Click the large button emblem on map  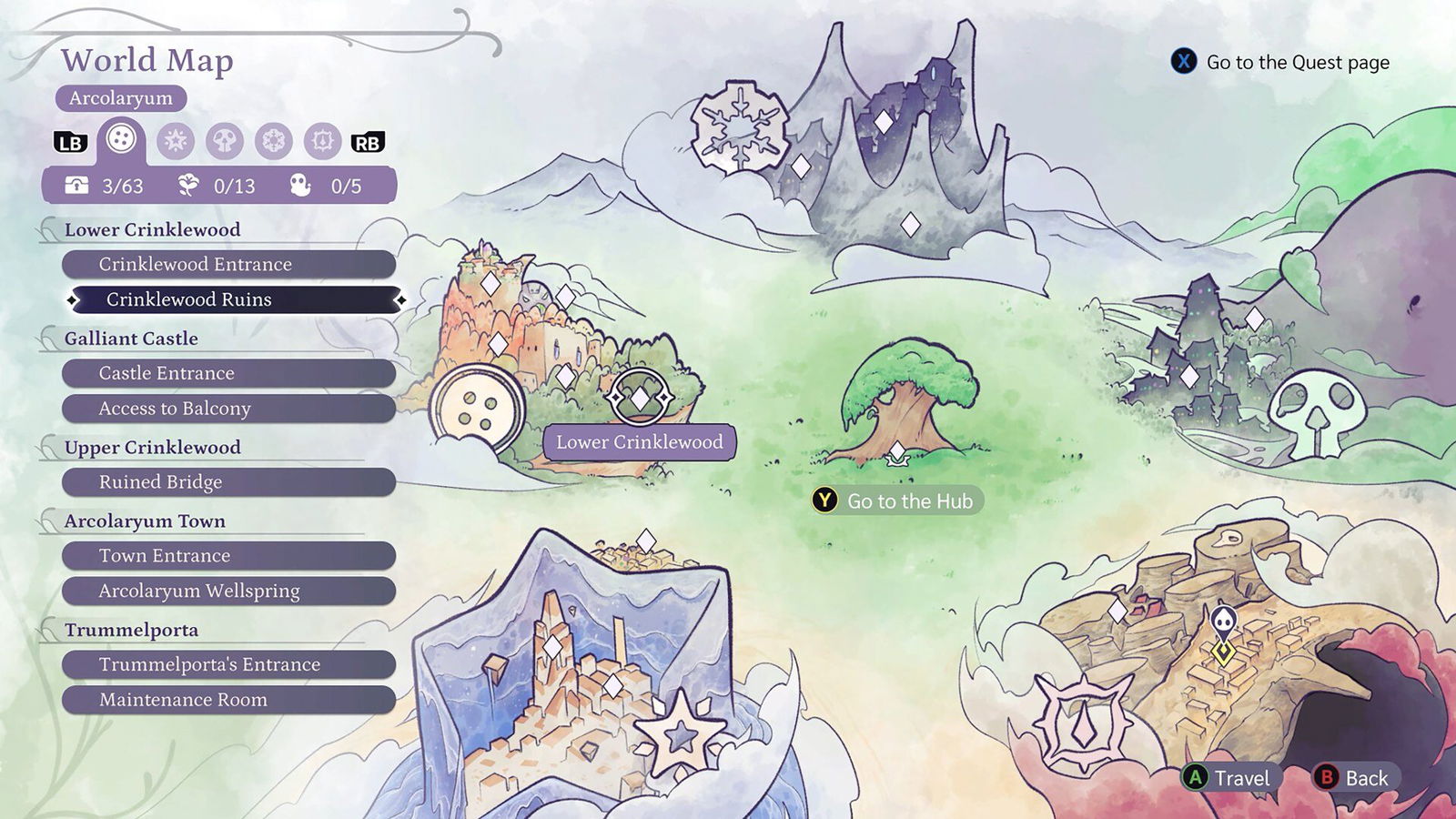coord(477,409)
